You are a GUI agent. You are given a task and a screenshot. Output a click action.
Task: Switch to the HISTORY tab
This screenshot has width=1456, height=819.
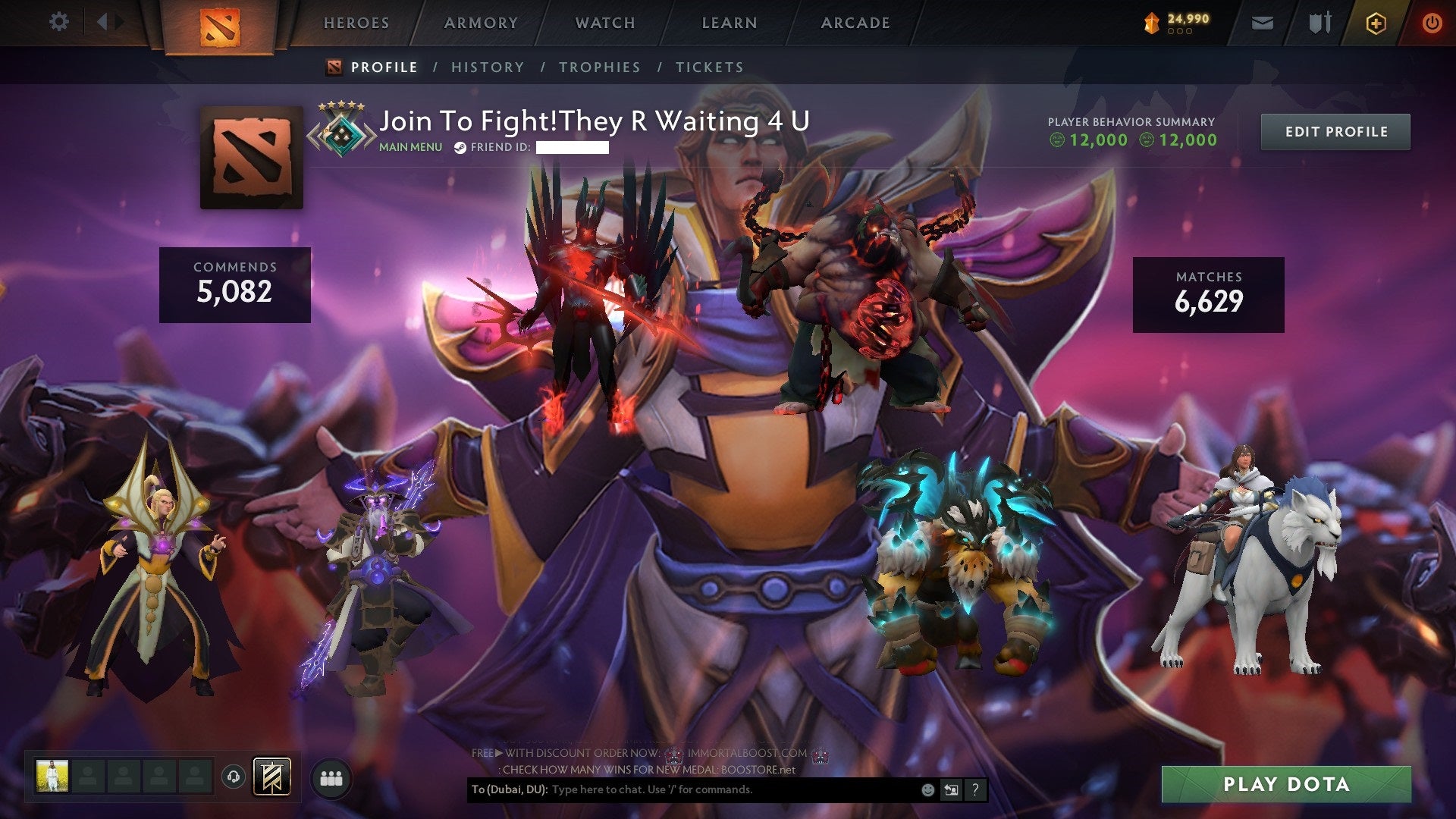pos(487,67)
